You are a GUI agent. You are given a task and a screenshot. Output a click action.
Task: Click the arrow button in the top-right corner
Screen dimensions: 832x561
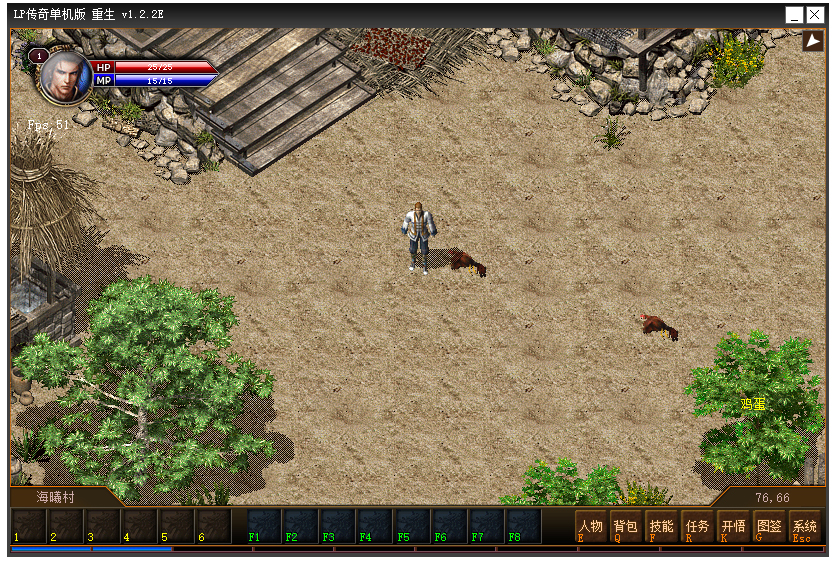pos(812,41)
